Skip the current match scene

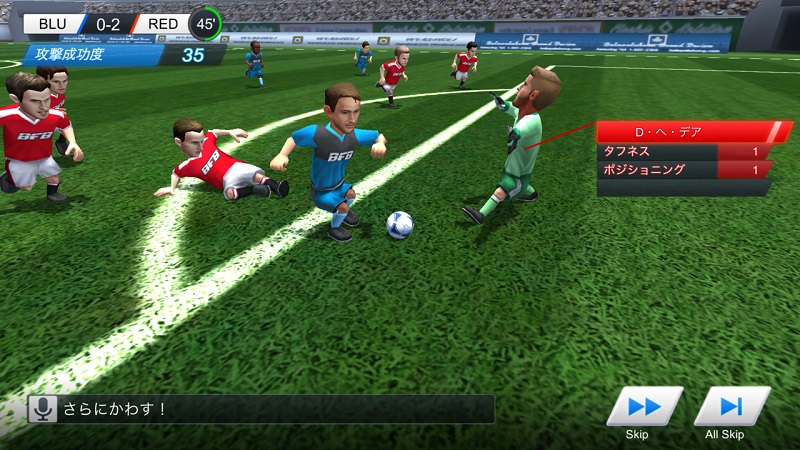tap(643, 407)
